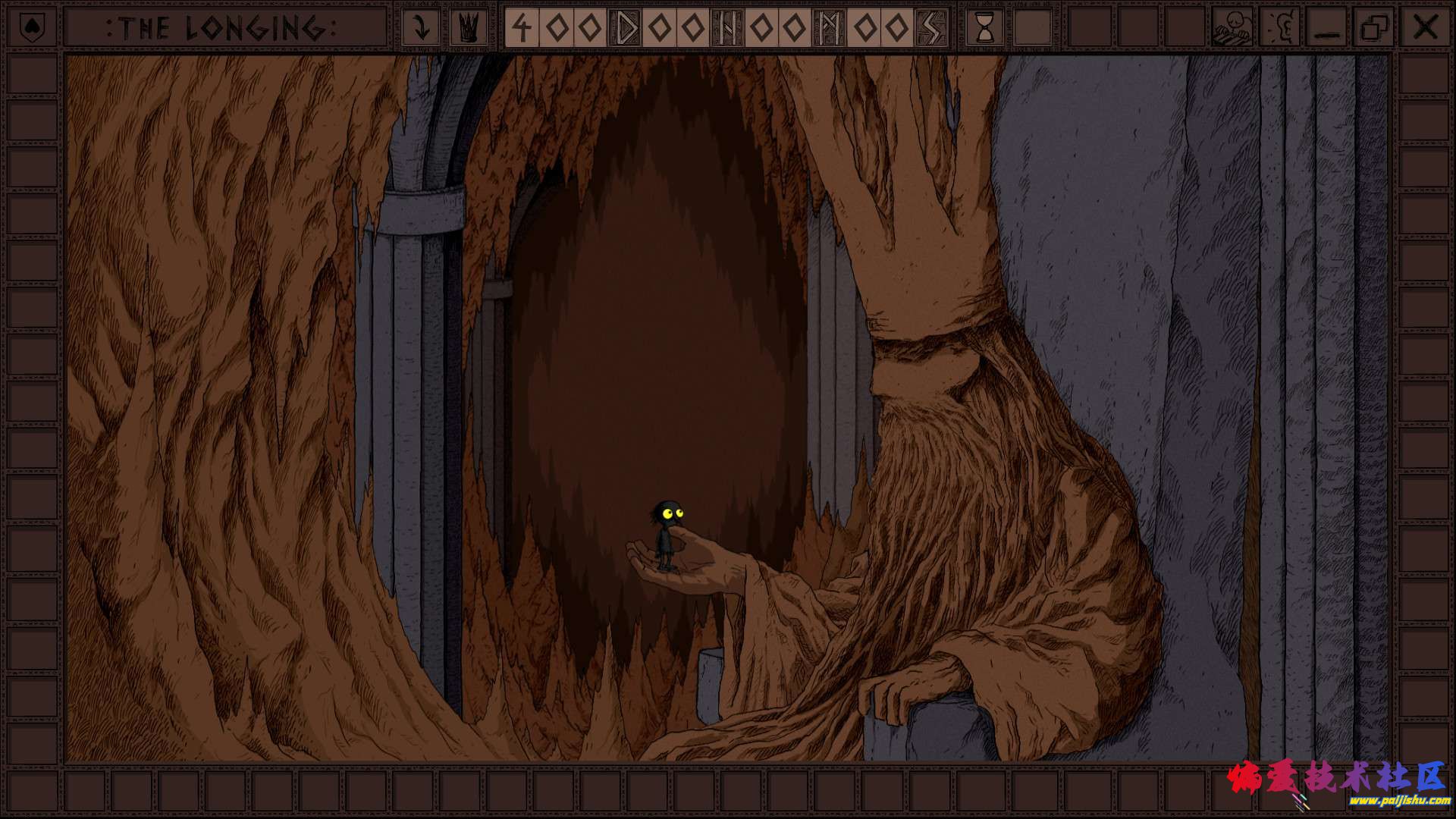
Task: Open the piano music player icon
Action: (1232, 28)
